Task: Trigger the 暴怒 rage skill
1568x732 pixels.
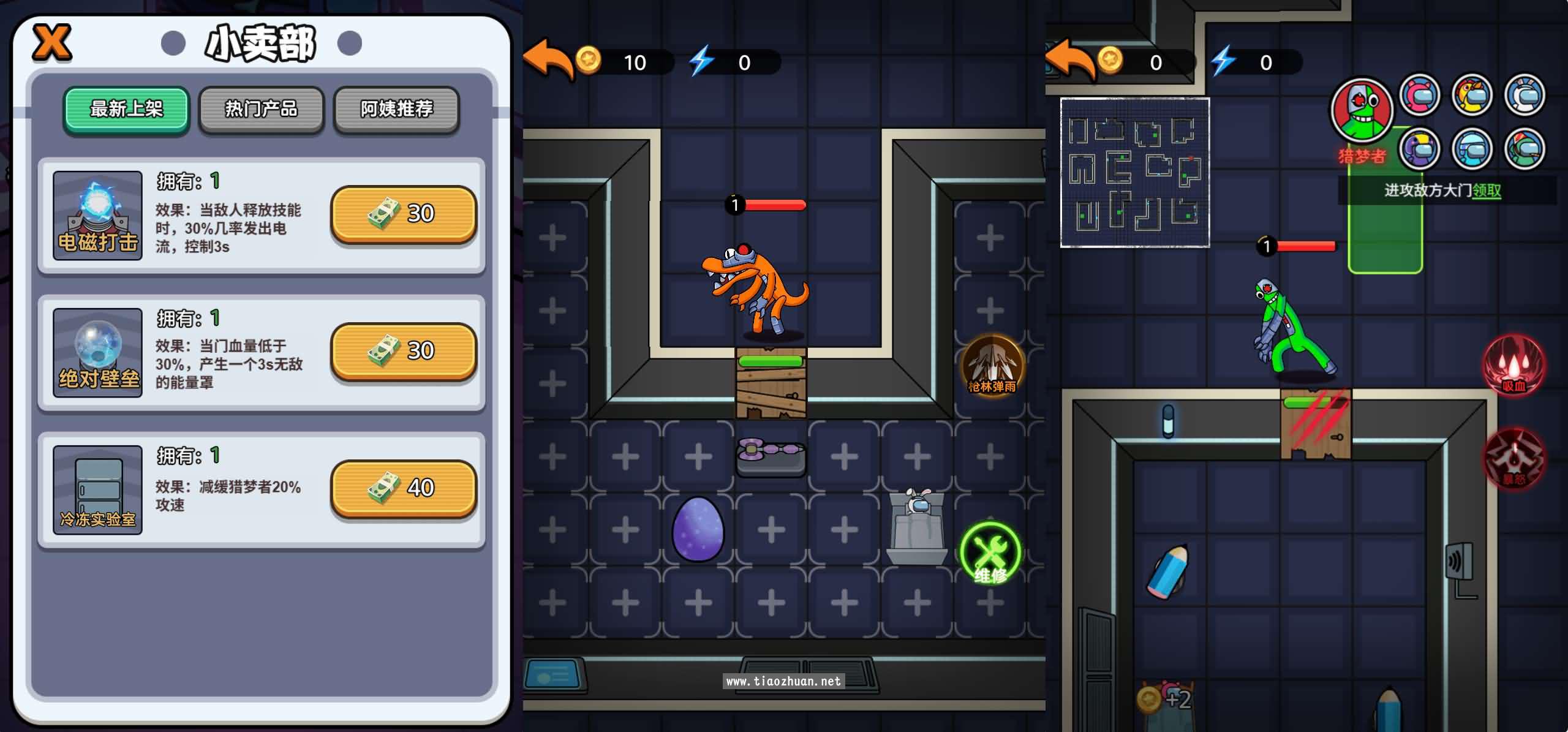Action: click(1514, 458)
